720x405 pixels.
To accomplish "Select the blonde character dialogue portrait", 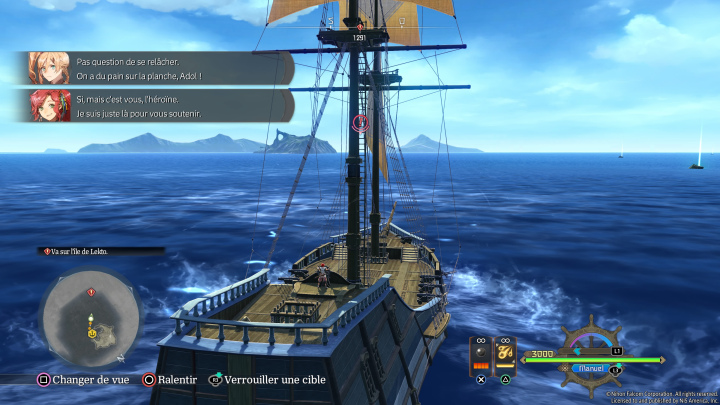I will (49, 68).
